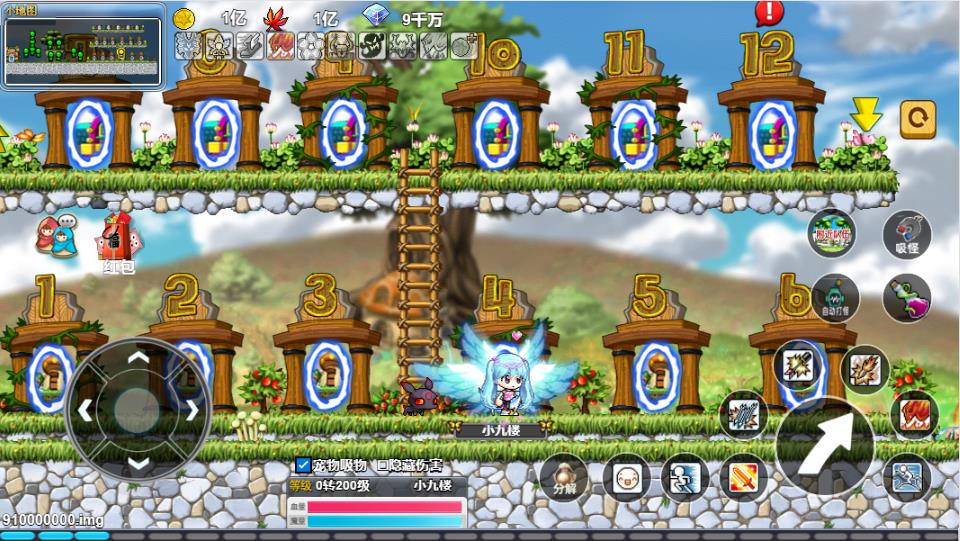Open the 分解 decompose button
The image size is (960, 541).
[565, 477]
